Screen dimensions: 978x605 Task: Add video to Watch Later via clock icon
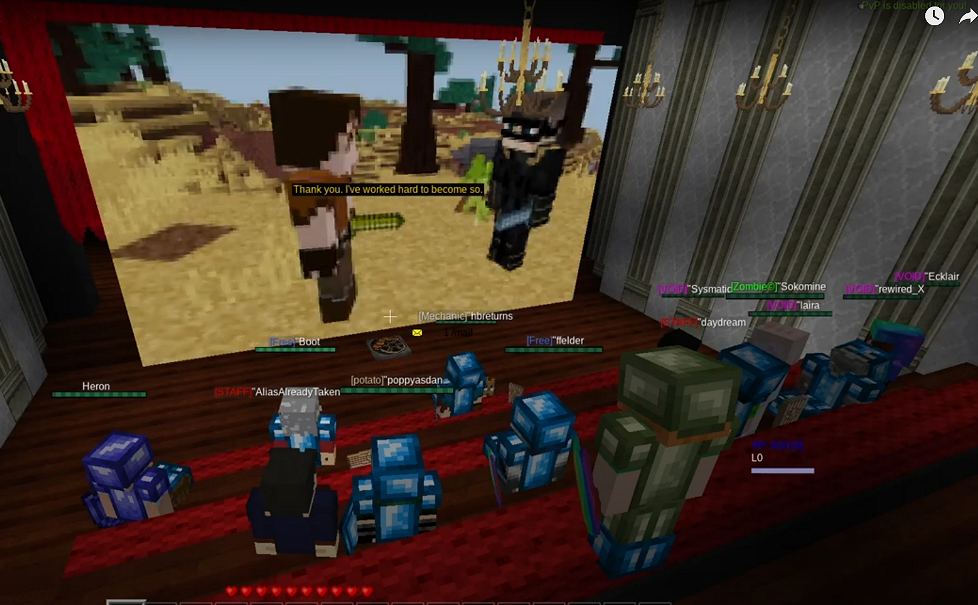(934, 15)
